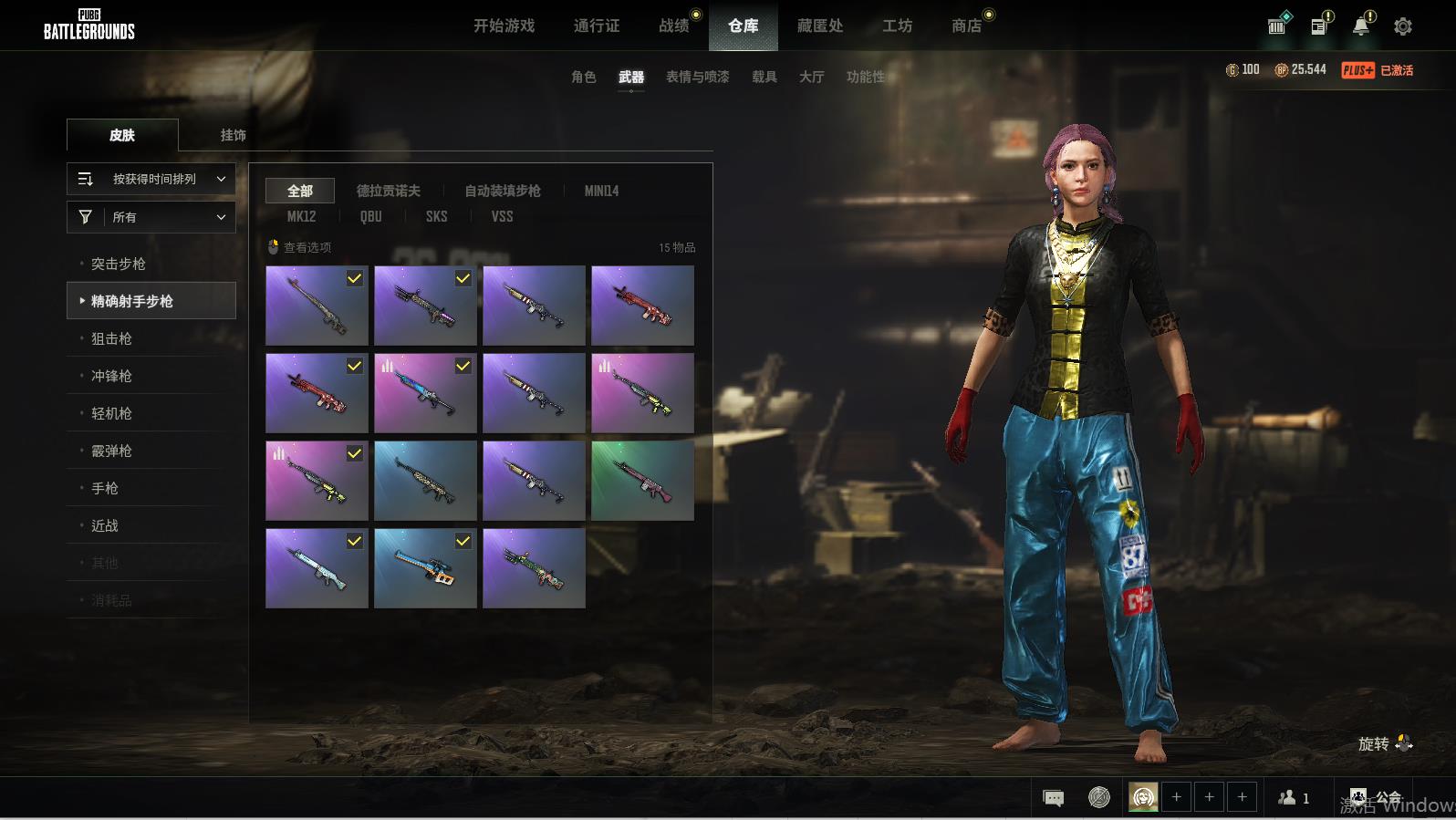Viewport: 1456px width, 820px height.
Task: Go to the 通行证 page
Action: coord(597,26)
